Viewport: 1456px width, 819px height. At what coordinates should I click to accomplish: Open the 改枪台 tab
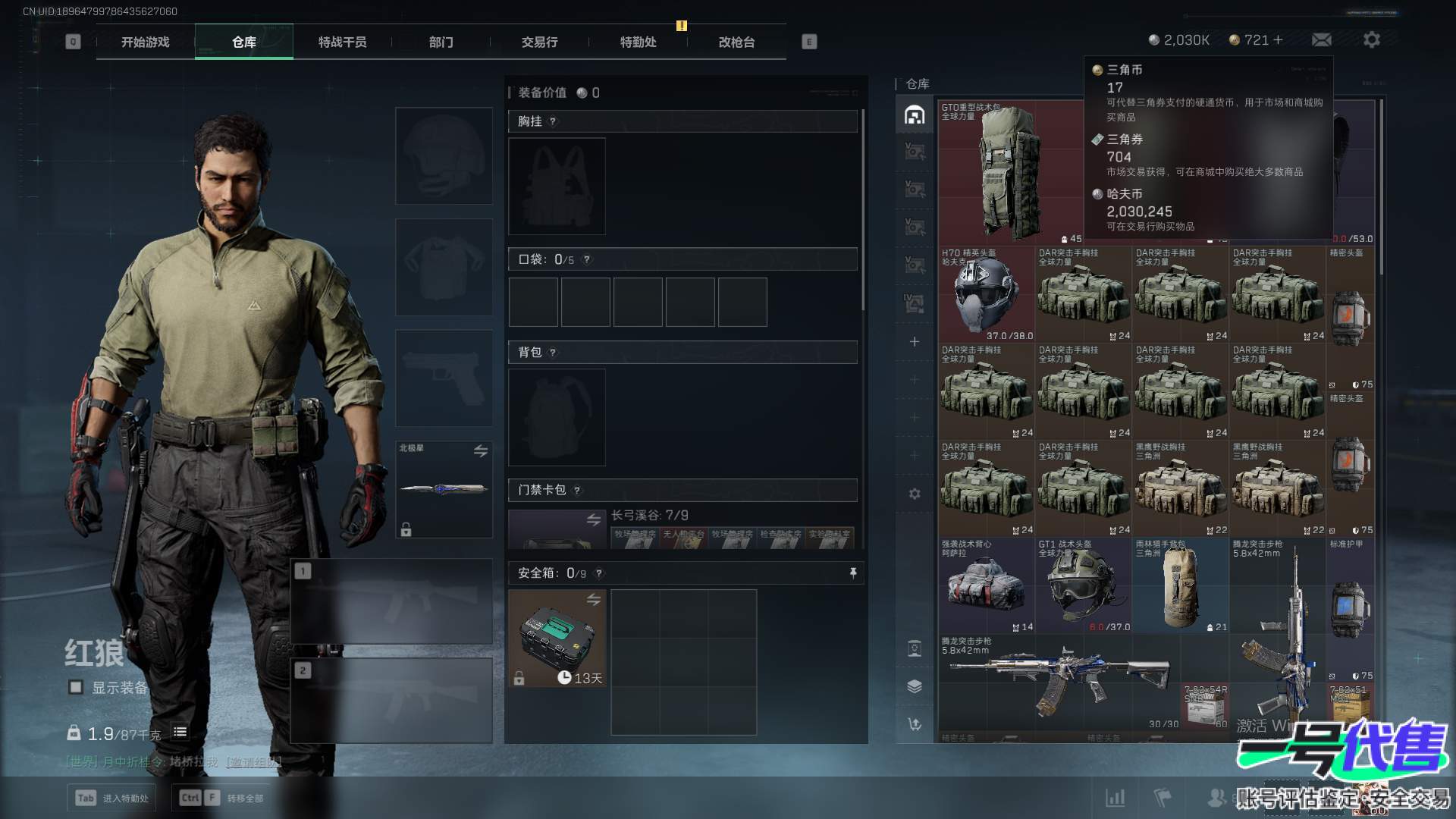(736, 42)
